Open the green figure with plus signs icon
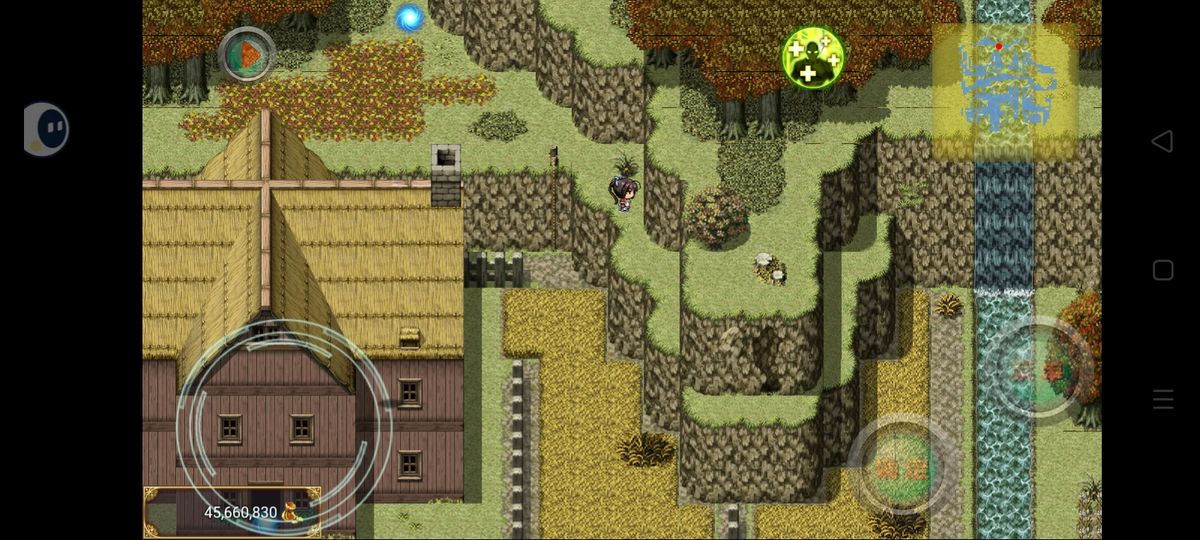Screen dimensions: 1200x540 coord(813,57)
